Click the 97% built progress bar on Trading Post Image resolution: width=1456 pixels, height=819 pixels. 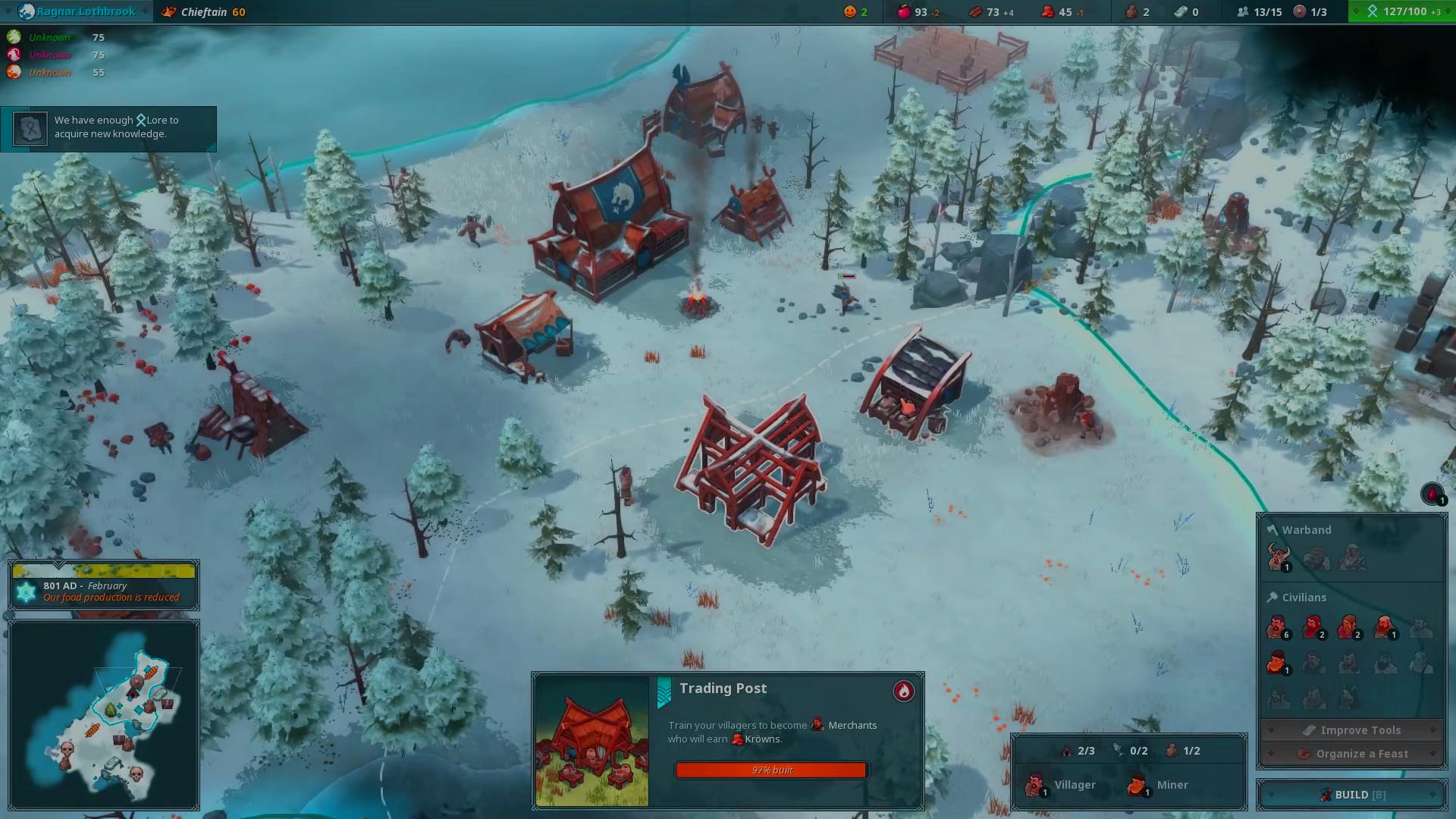coord(770,770)
